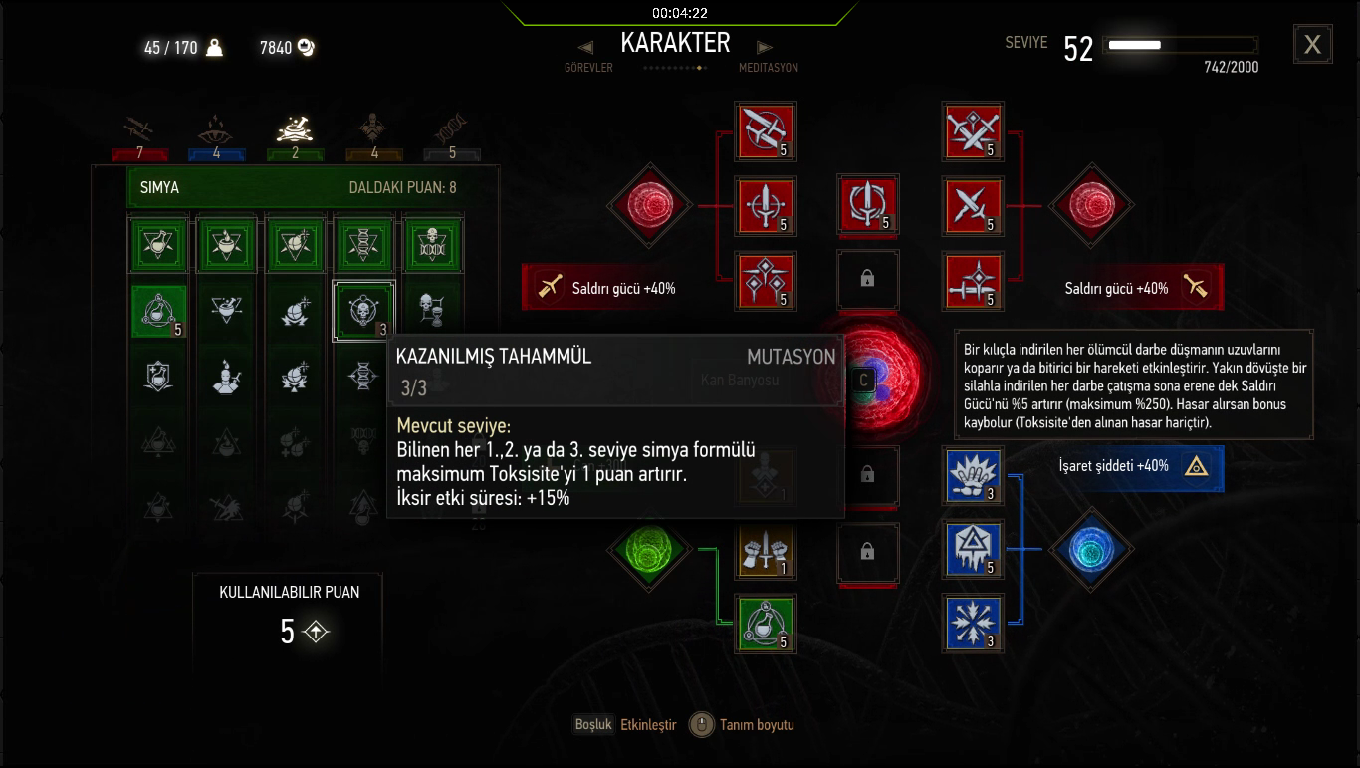
Task: Go to next Meditasyon panel arrow
Action: coord(765,47)
